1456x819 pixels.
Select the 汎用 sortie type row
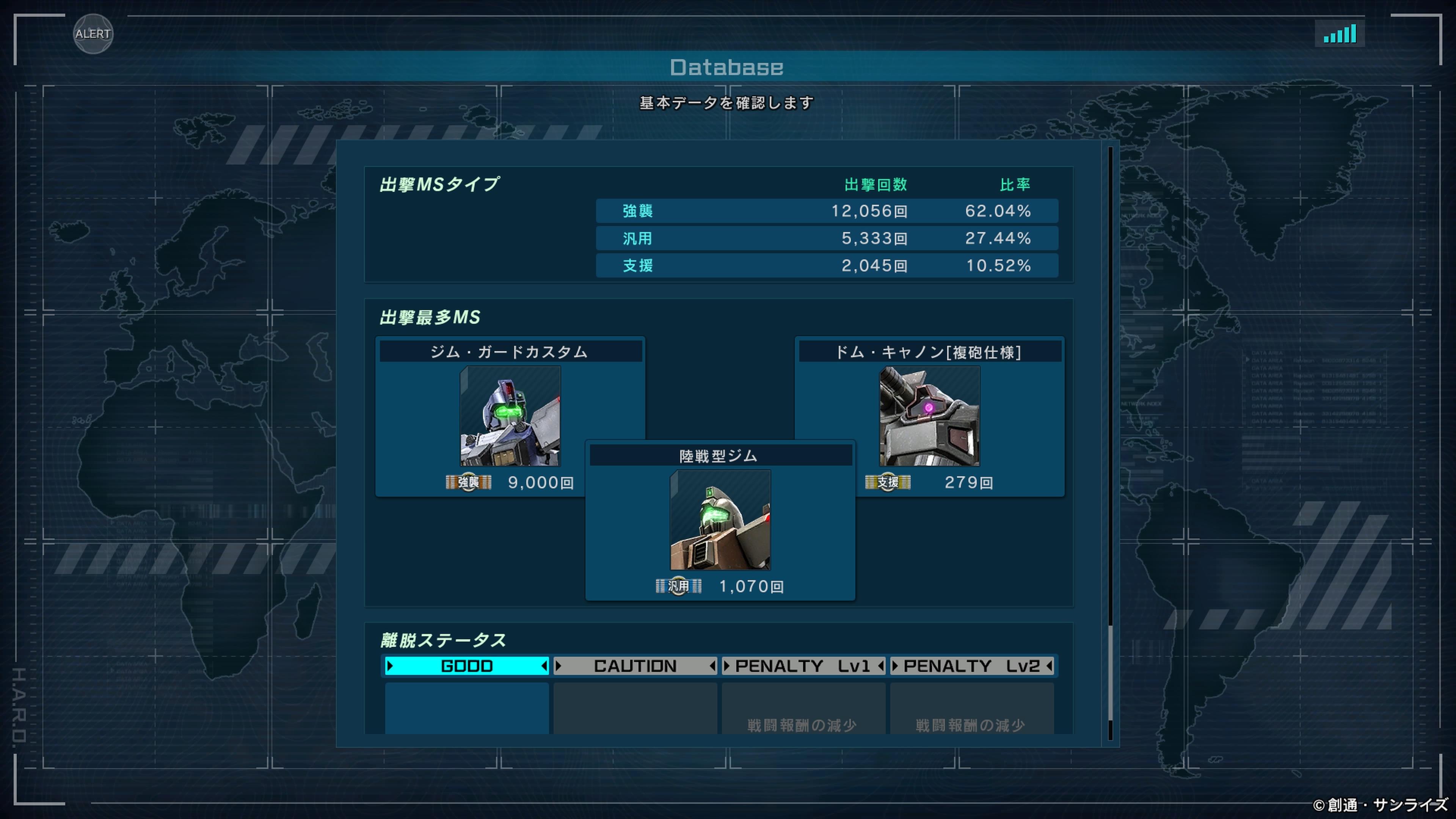coord(826,238)
